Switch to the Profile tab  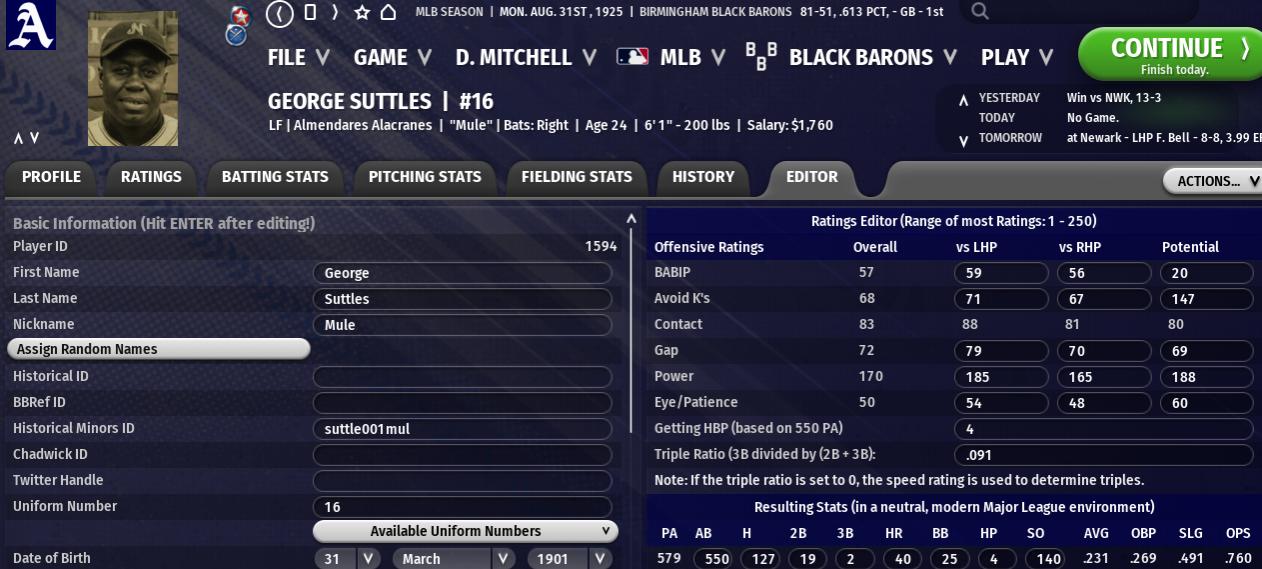[x=51, y=177]
